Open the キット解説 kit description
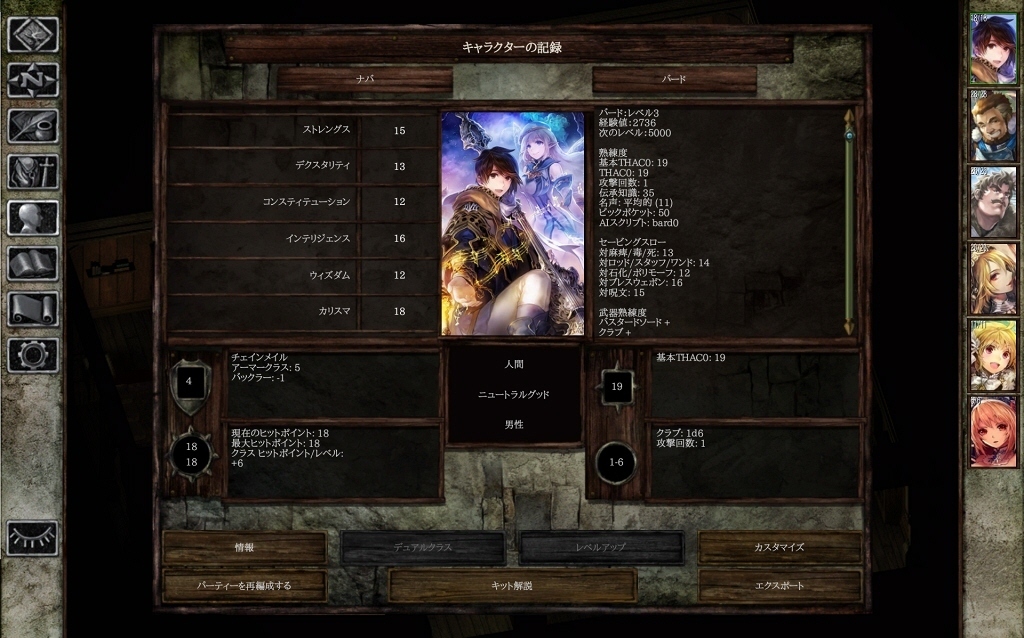 (x=512, y=586)
